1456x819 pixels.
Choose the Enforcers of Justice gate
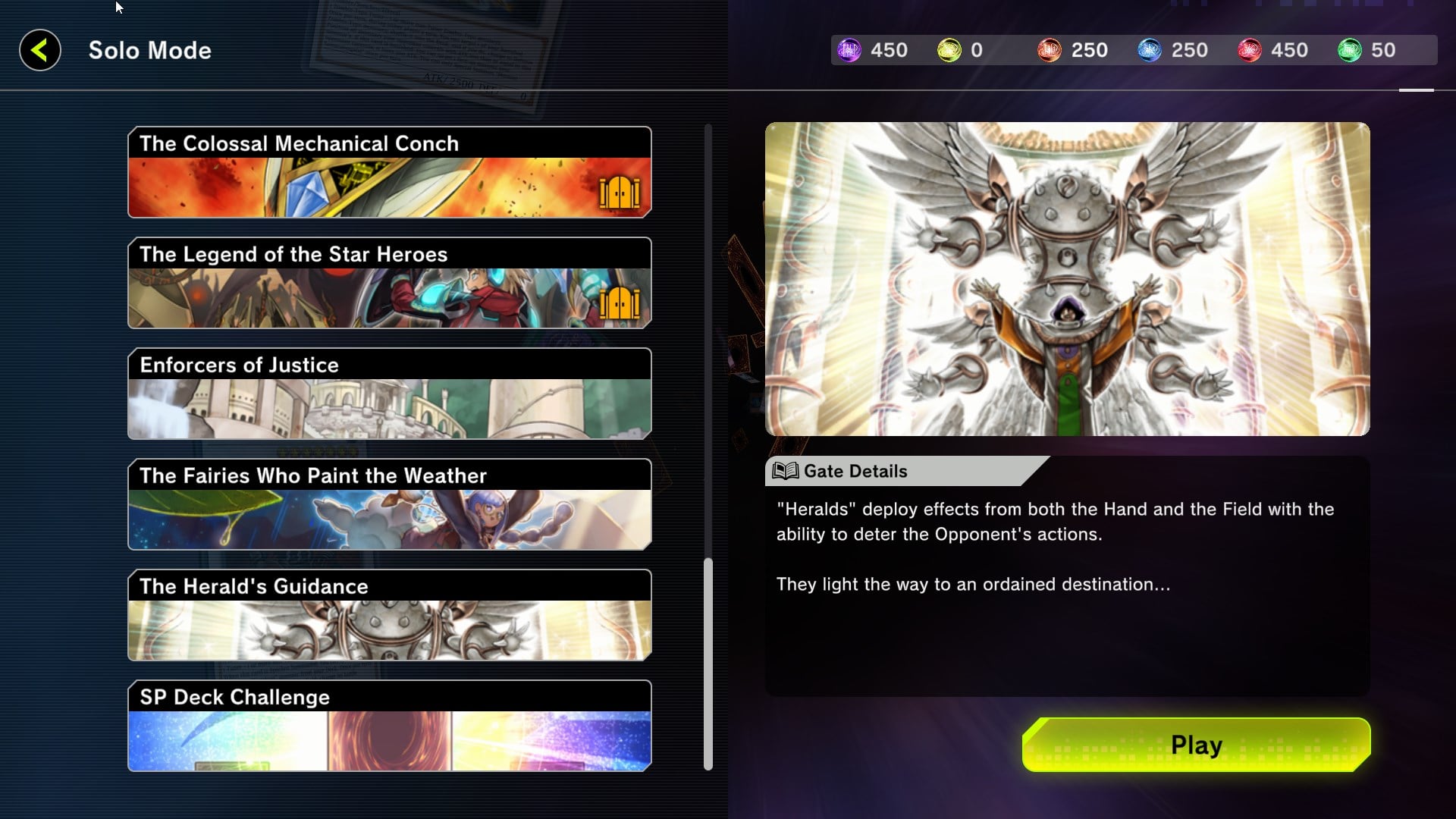point(389,394)
